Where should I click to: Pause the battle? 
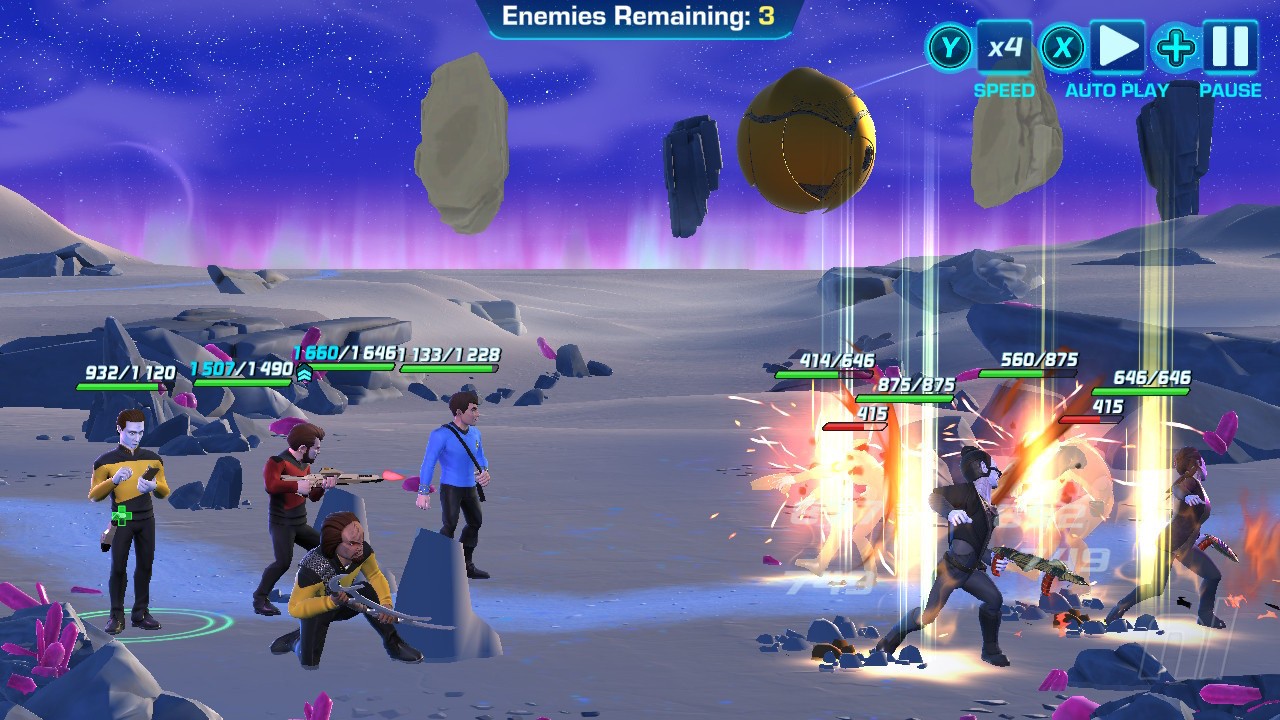click(1230, 47)
